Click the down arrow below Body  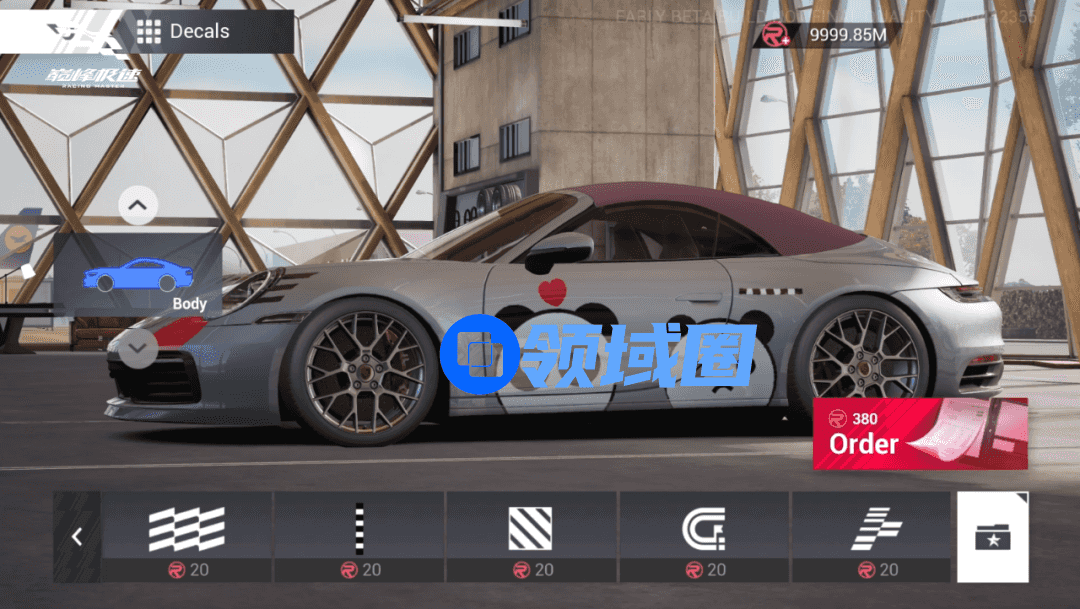click(138, 349)
